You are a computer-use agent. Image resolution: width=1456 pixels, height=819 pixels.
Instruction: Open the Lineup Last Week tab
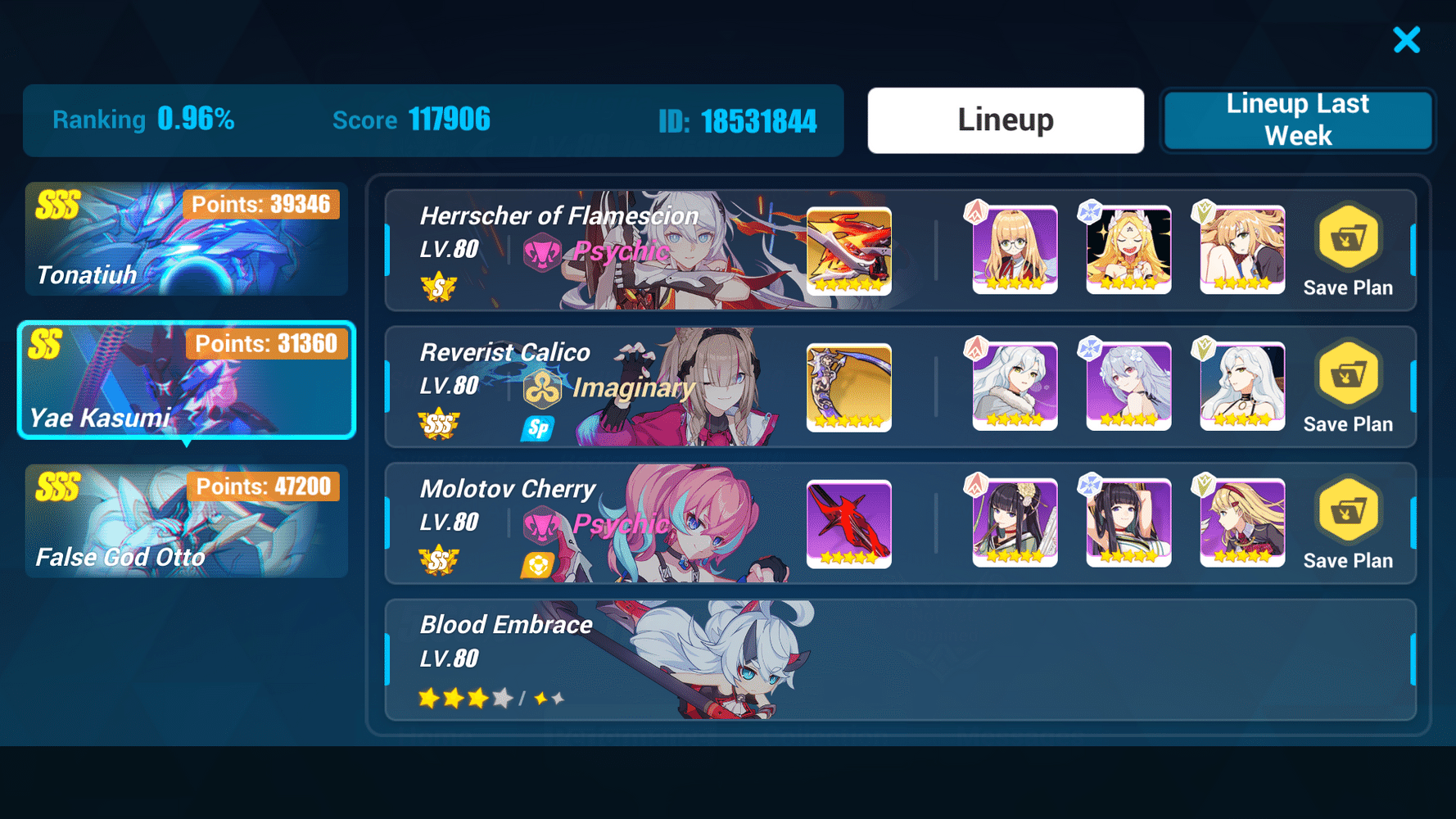coord(1298,120)
